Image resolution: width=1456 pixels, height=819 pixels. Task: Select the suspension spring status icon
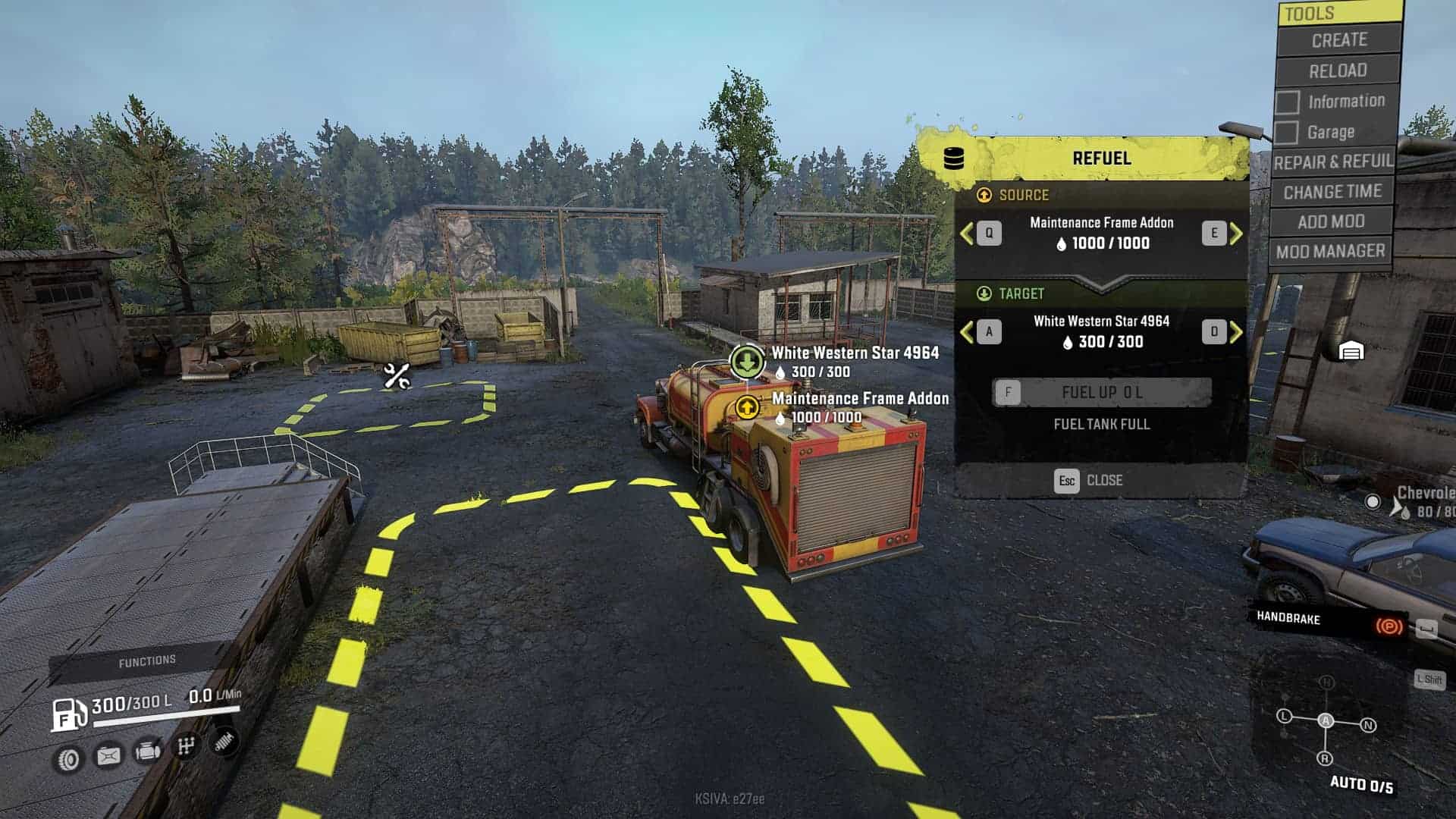(224, 742)
